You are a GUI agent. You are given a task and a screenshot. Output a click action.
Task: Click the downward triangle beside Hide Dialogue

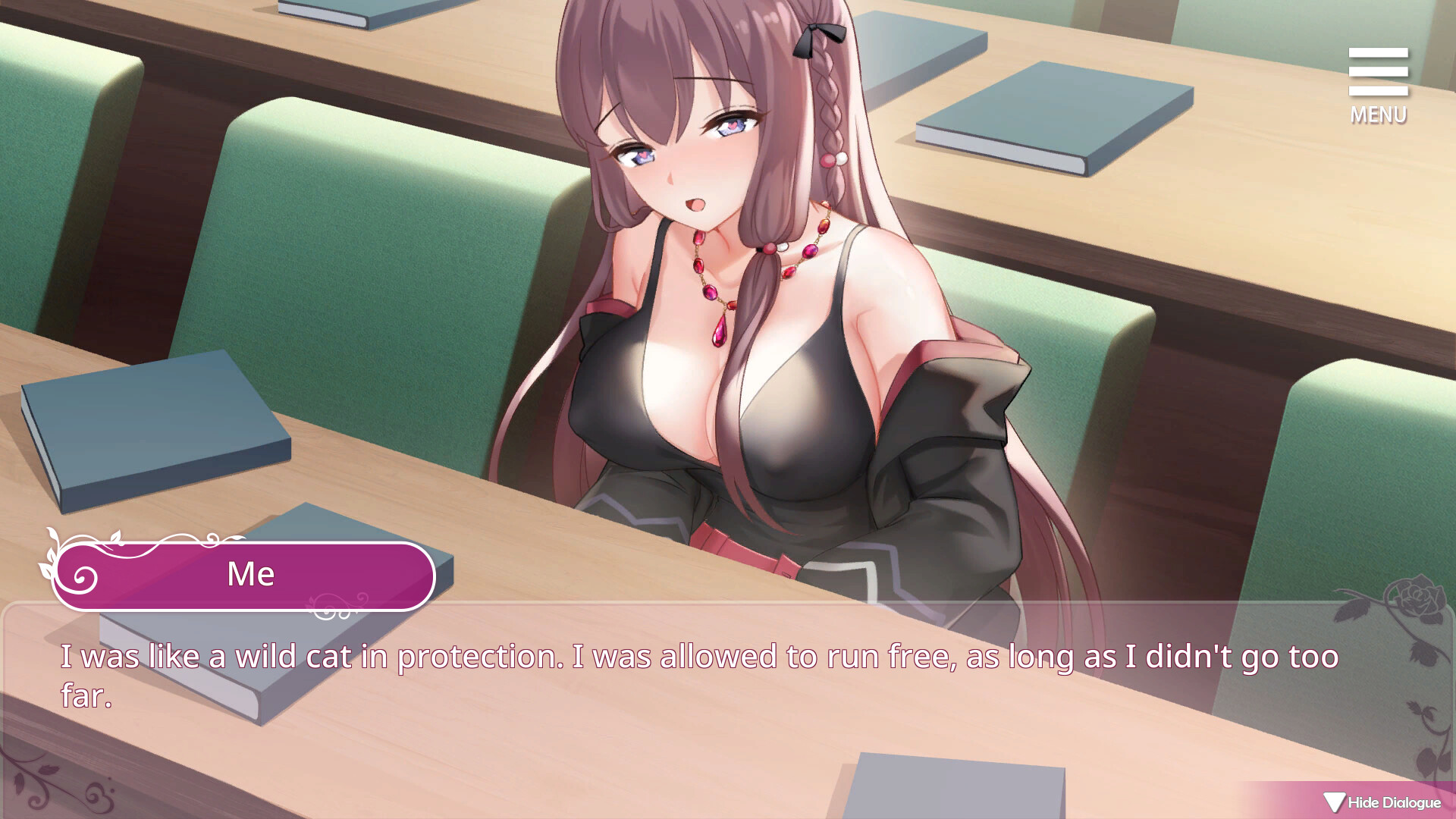coord(1333,802)
